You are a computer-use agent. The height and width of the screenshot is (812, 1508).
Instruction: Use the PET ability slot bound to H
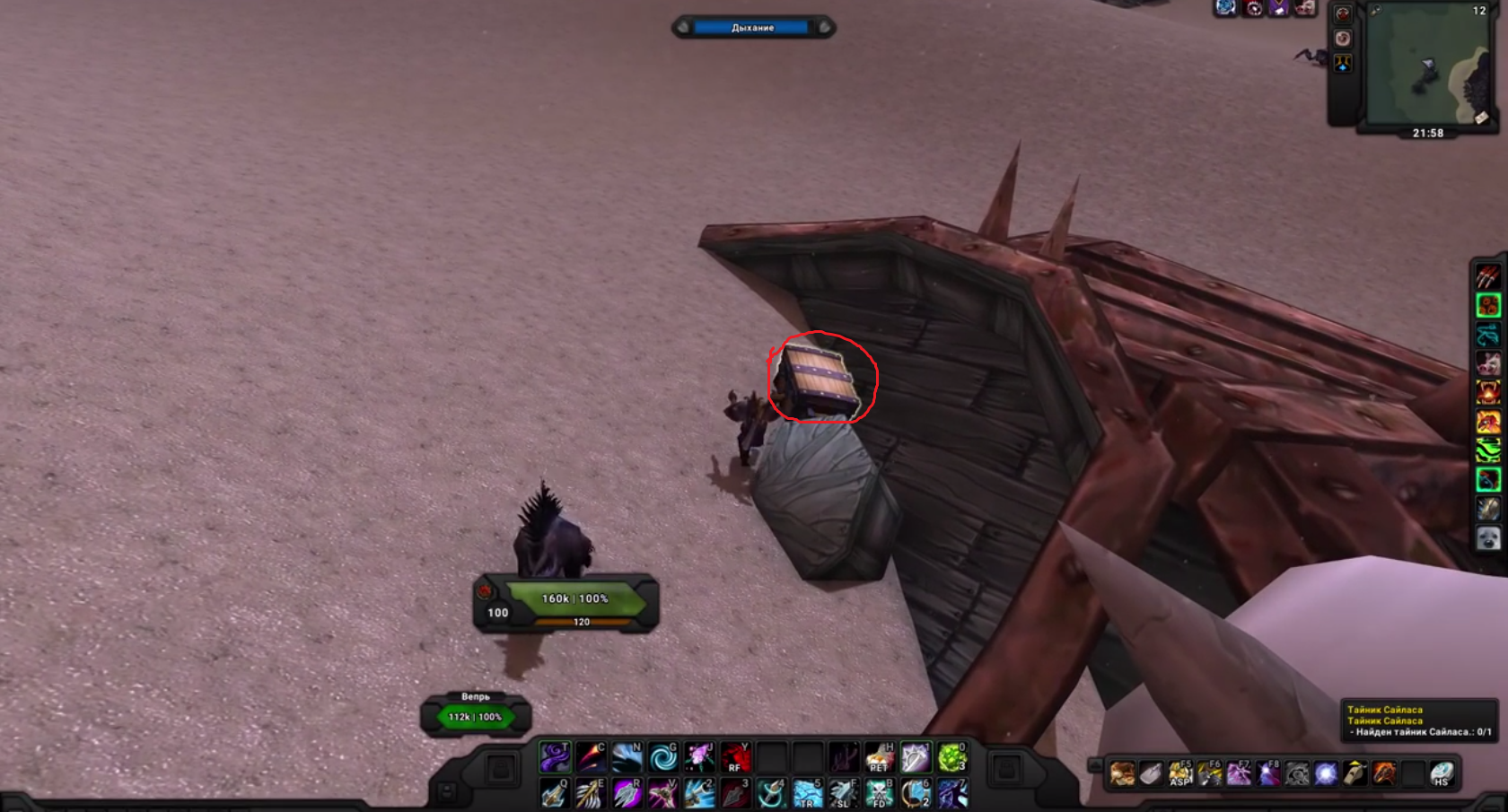[x=879, y=757]
